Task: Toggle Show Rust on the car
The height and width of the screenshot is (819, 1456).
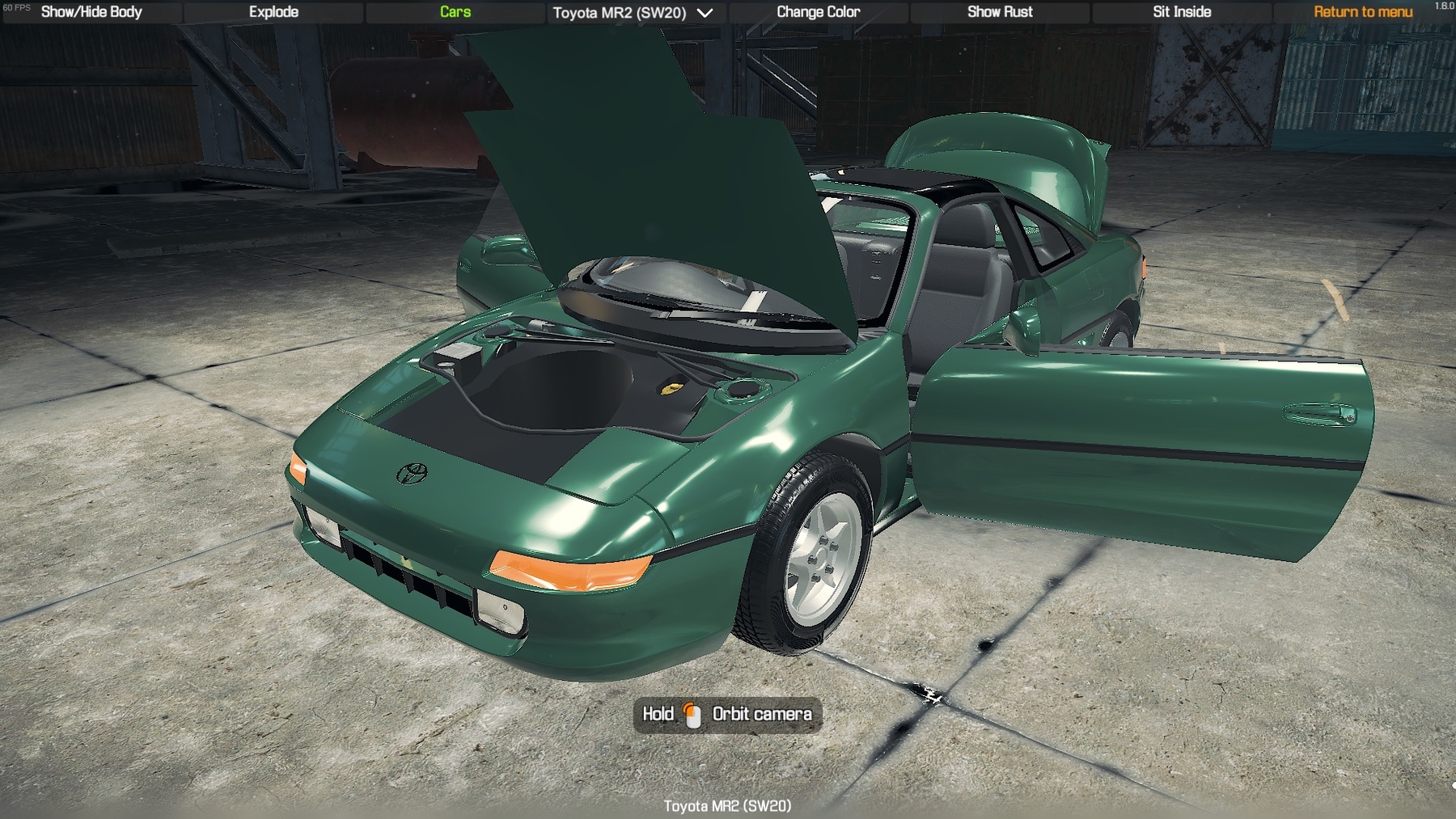Action: (x=1000, y=12)
